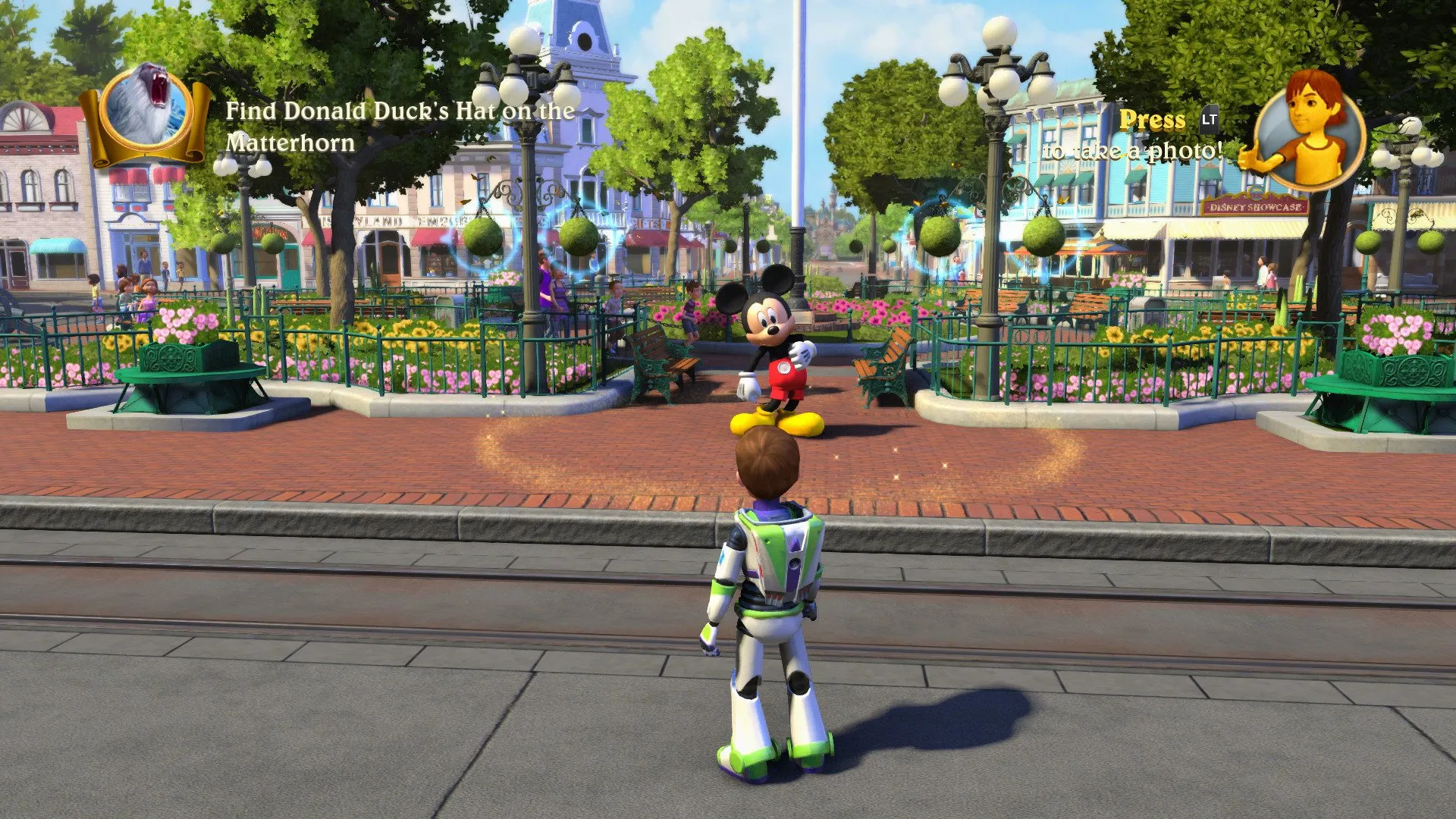Click the photo pose character portrait

1309,130
